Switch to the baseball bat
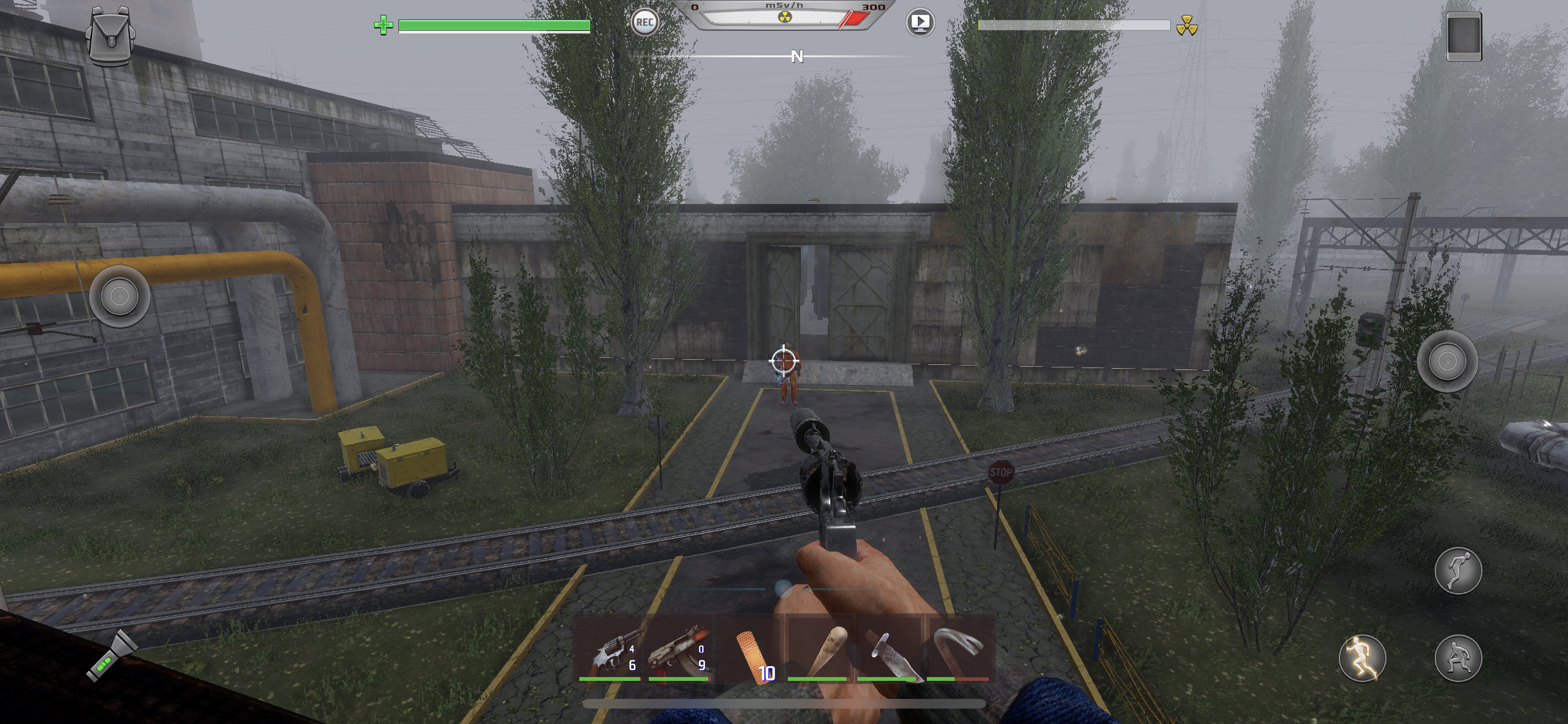Image resolution: width=1568 pixels, height=724 pixels. 819,651
